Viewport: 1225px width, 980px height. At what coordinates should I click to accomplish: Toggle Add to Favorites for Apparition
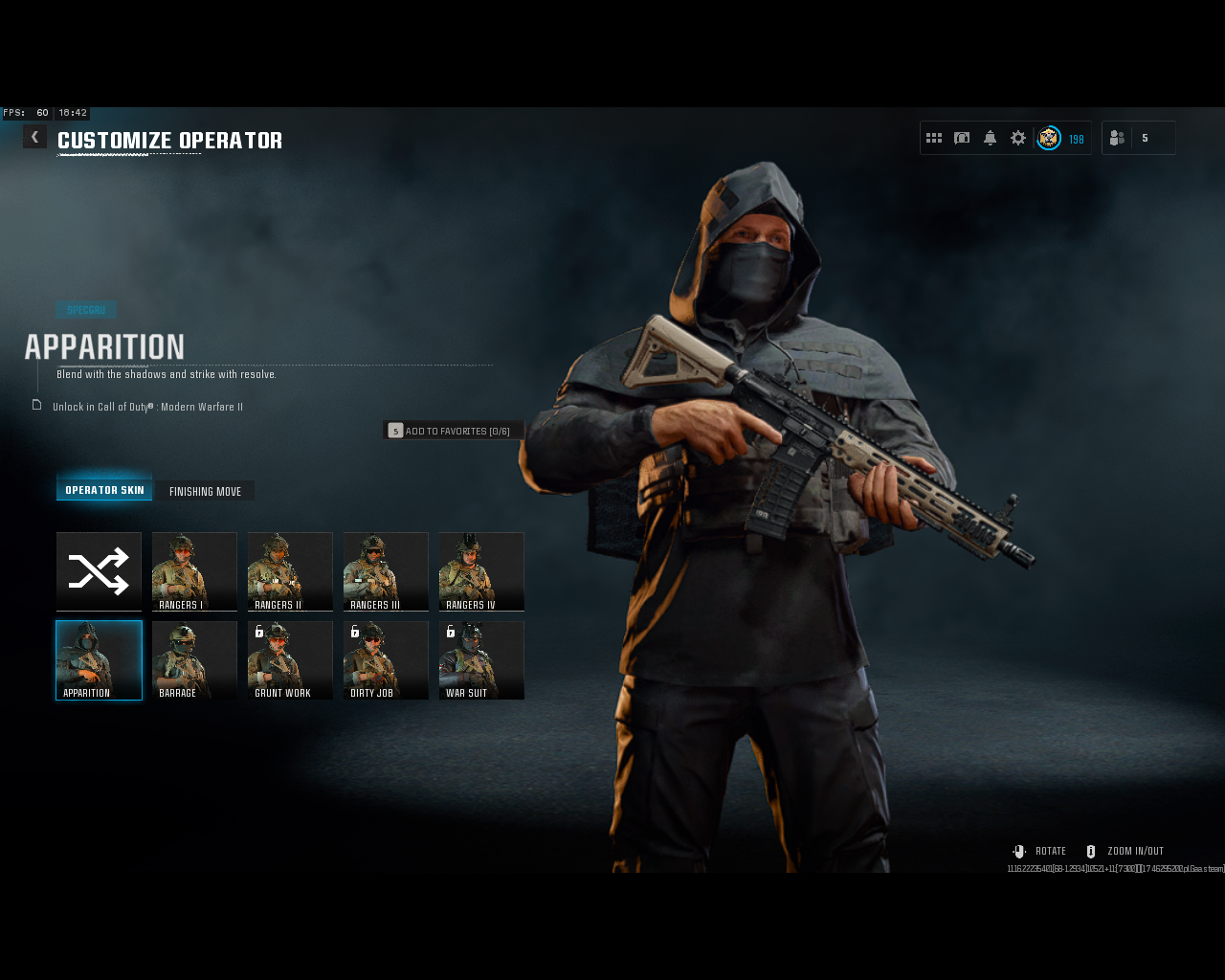pos(452,430)
